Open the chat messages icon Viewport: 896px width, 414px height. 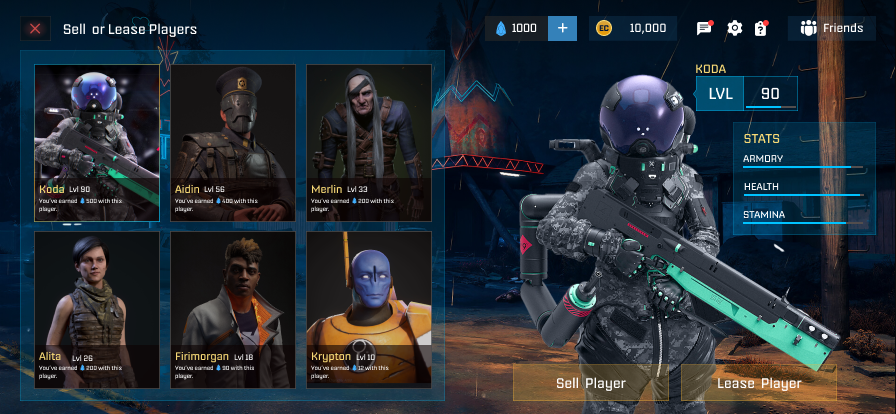coord(704,28)
